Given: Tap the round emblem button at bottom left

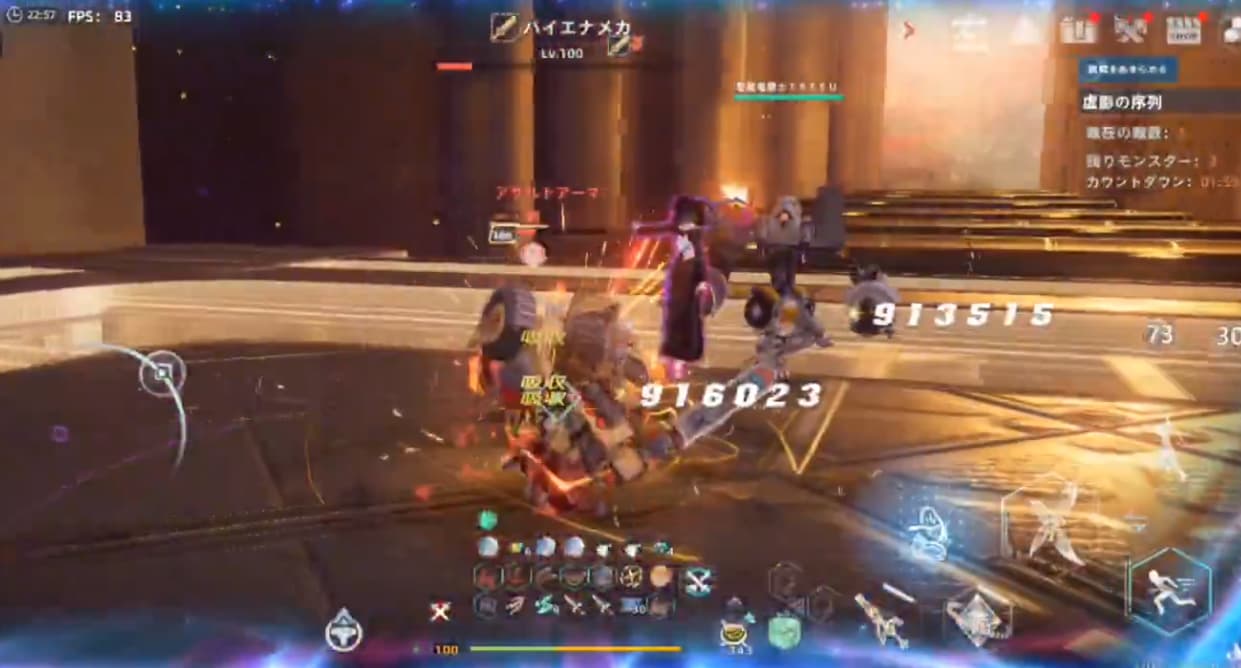Looking at the screenshot, I should [343, 630].
